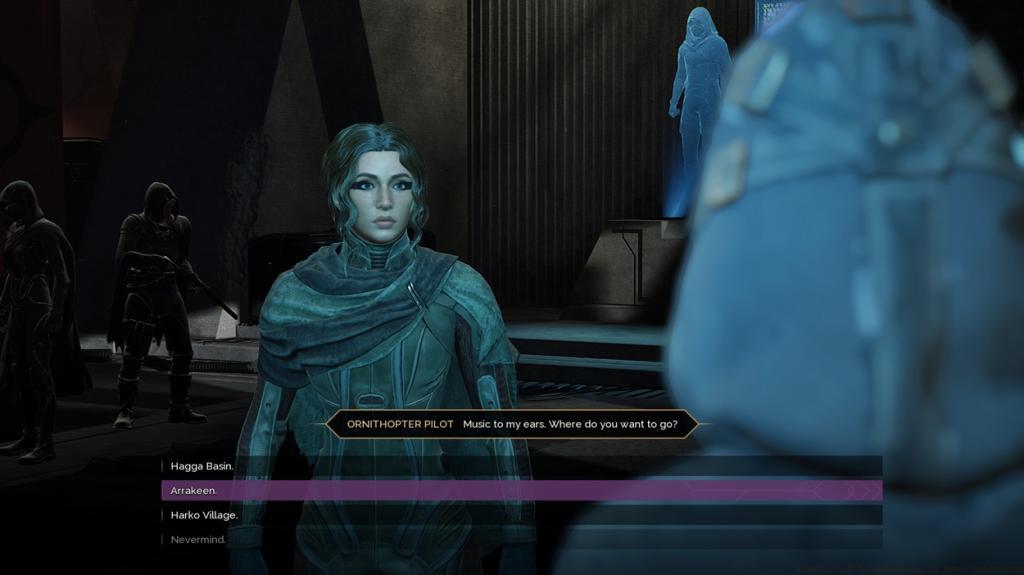The height and width of the screenshot is (575, 1024).
Task: Select the highlighted Arrakeen reply
Action: (194, 491)
